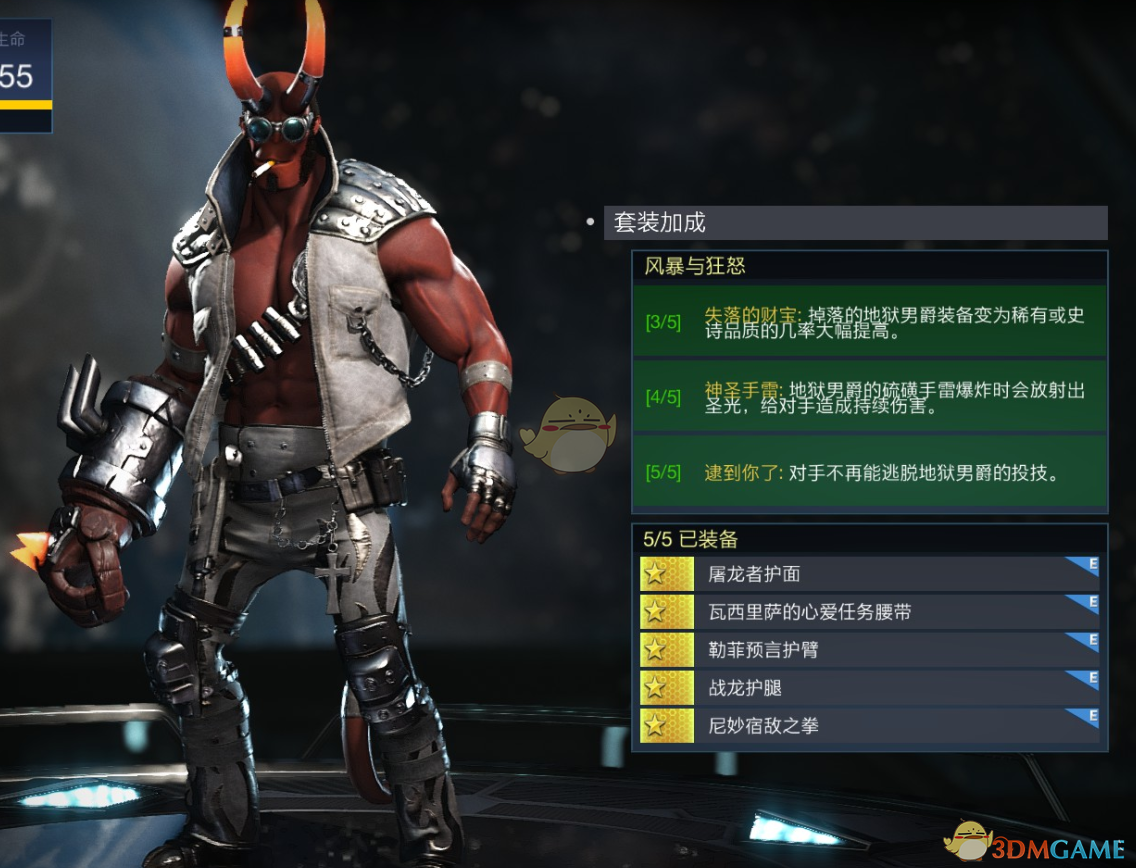The width and height of the screenshot is (1136, 868).
Task: Select the 套装加成 header row
Action: point(855,222)
